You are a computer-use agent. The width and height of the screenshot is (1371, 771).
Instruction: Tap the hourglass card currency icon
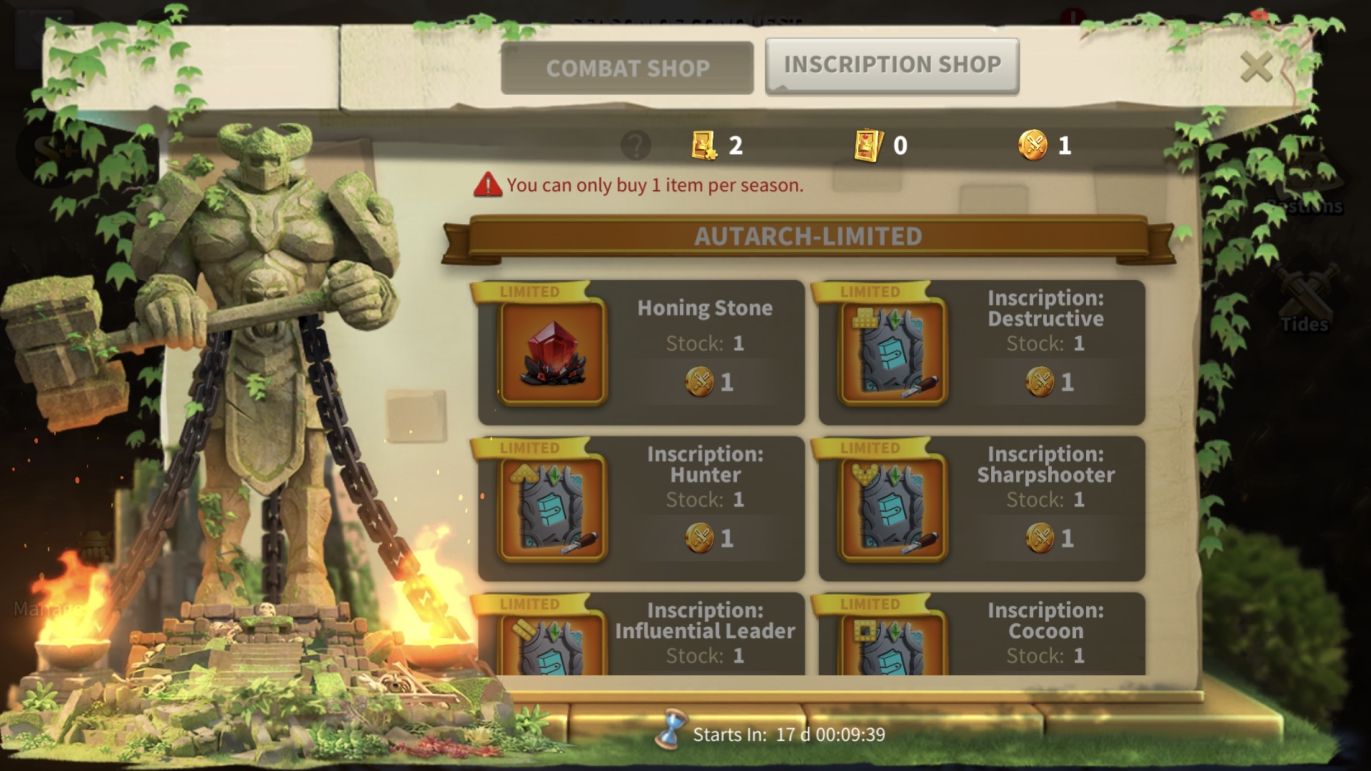click(x=868, y=146)
